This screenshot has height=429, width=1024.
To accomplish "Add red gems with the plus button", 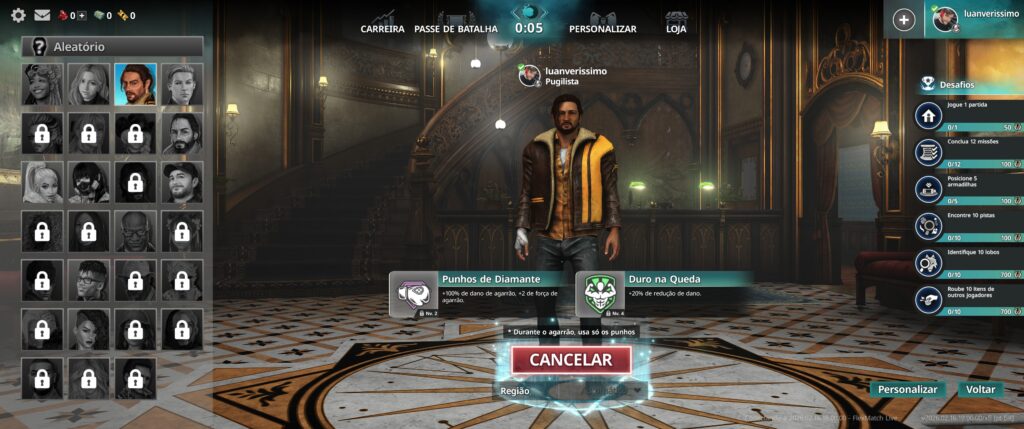I will click(x=82, y=16).
